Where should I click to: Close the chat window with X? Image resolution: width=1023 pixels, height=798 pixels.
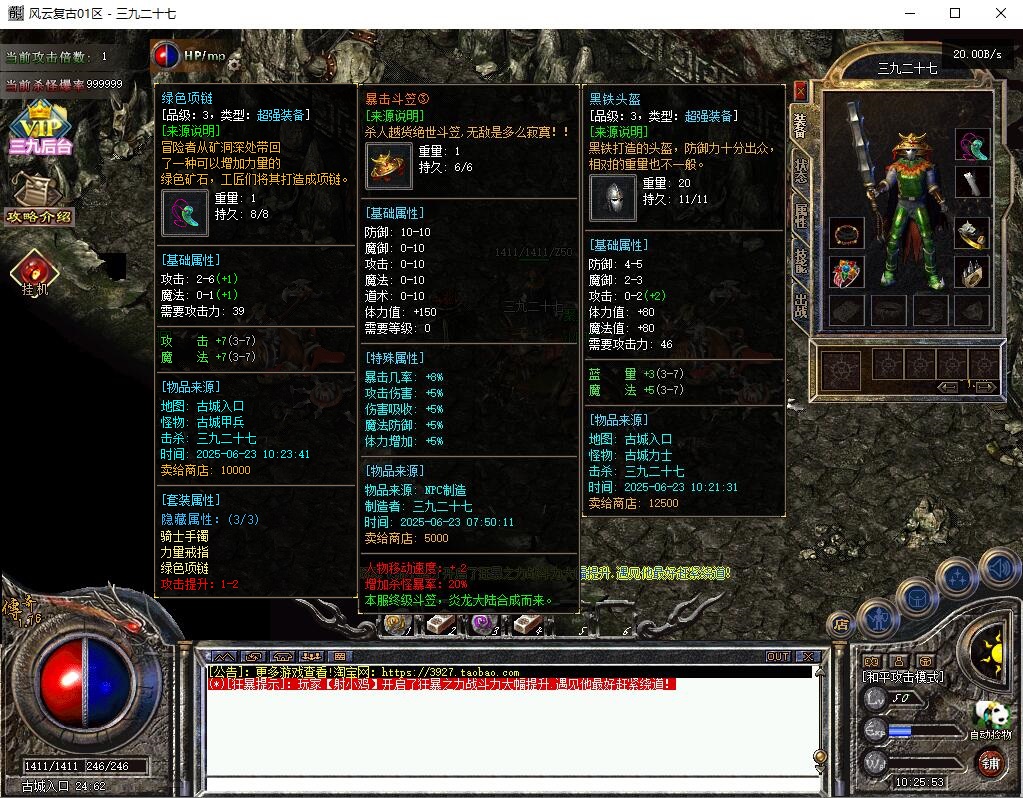coord(807,657)
